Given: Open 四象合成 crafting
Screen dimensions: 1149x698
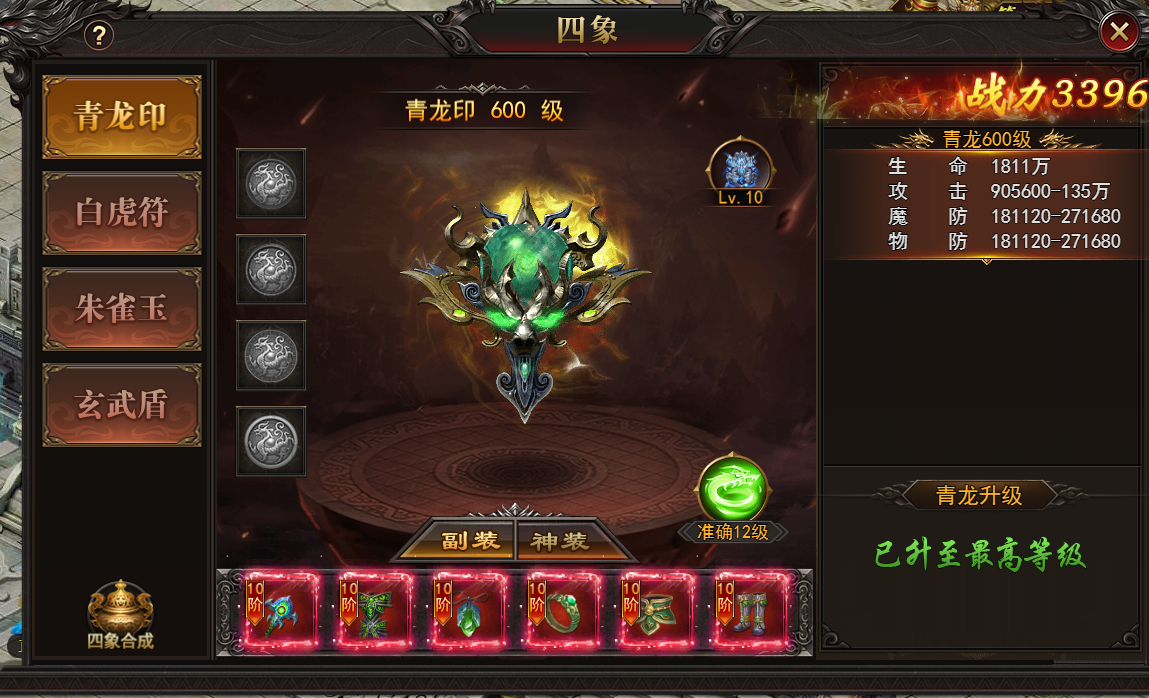Looking at the screenshot, I should tap(120, 614).
